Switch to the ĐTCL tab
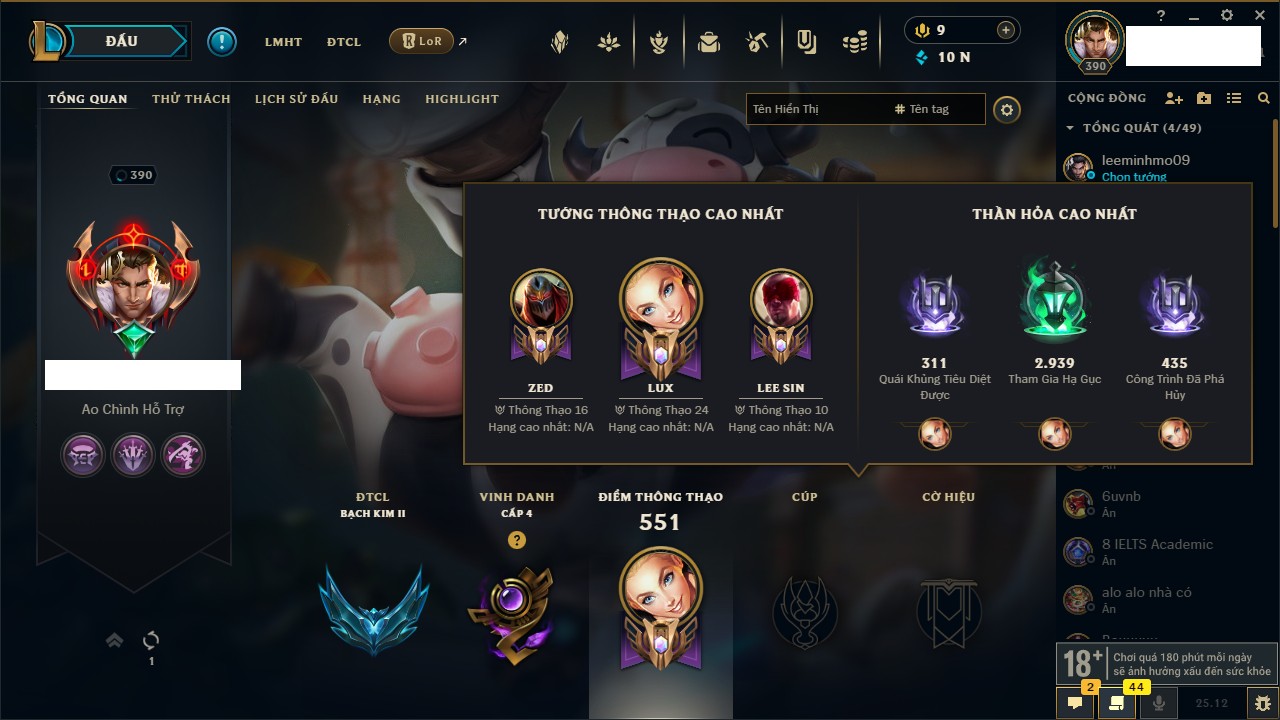The image size is (1280, 720). (344, 42)
